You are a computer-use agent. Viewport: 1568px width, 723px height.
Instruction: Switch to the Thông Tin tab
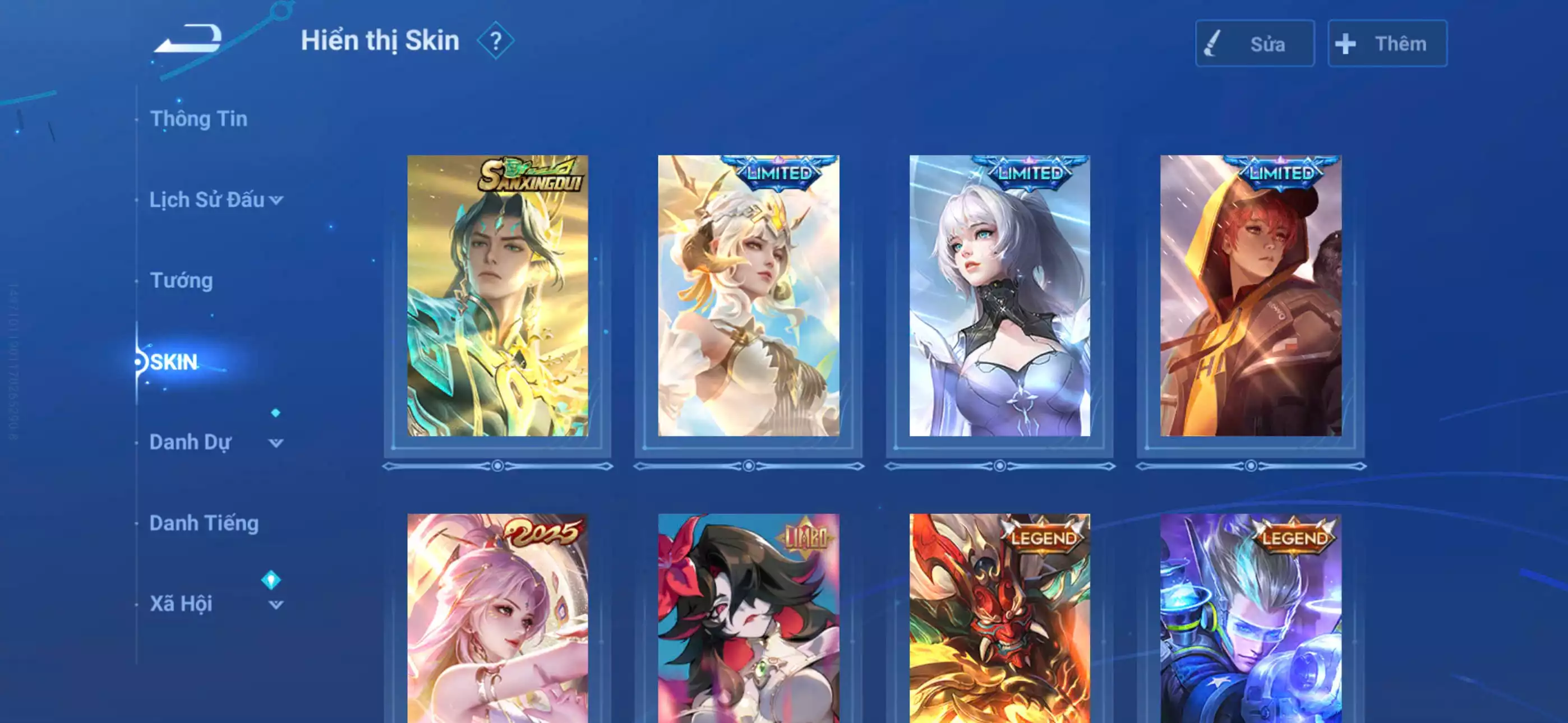(200, 119)
